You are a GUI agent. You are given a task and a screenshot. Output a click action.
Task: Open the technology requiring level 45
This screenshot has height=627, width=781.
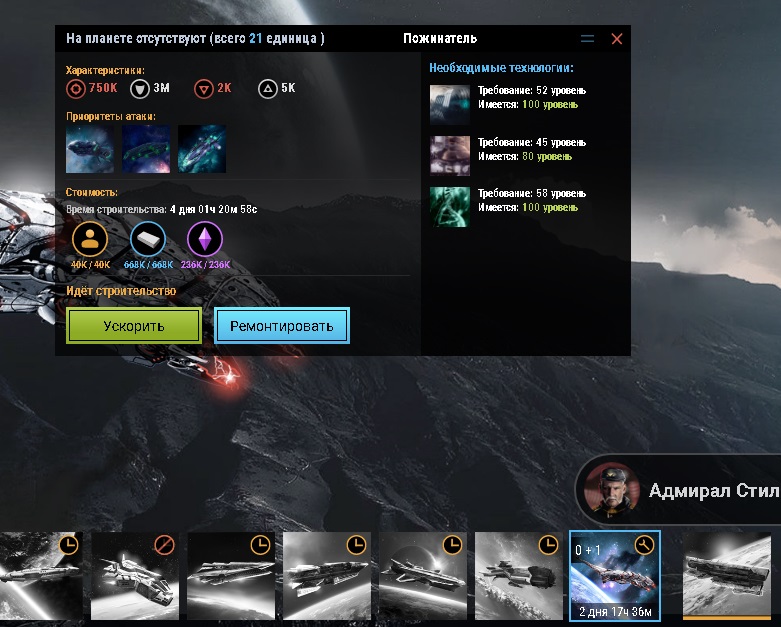[449, 156]
